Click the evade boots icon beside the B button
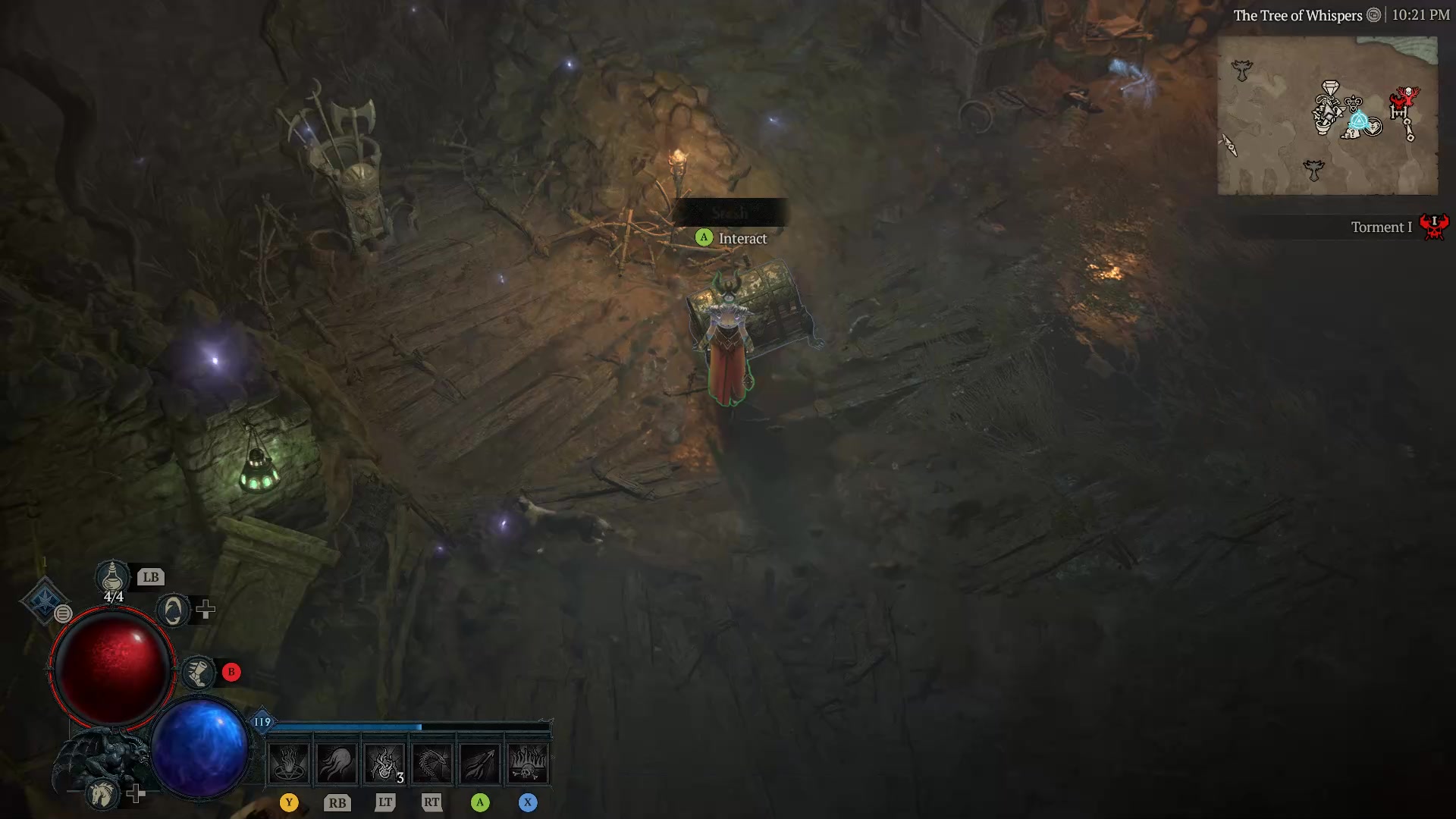 (198, 673)
